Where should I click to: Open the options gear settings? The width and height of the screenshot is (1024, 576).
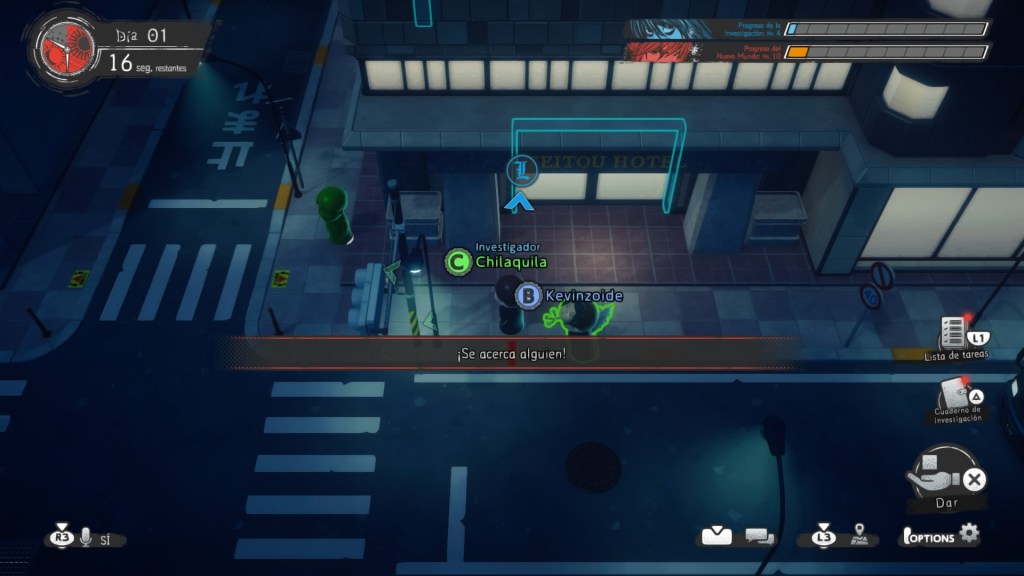968,534
